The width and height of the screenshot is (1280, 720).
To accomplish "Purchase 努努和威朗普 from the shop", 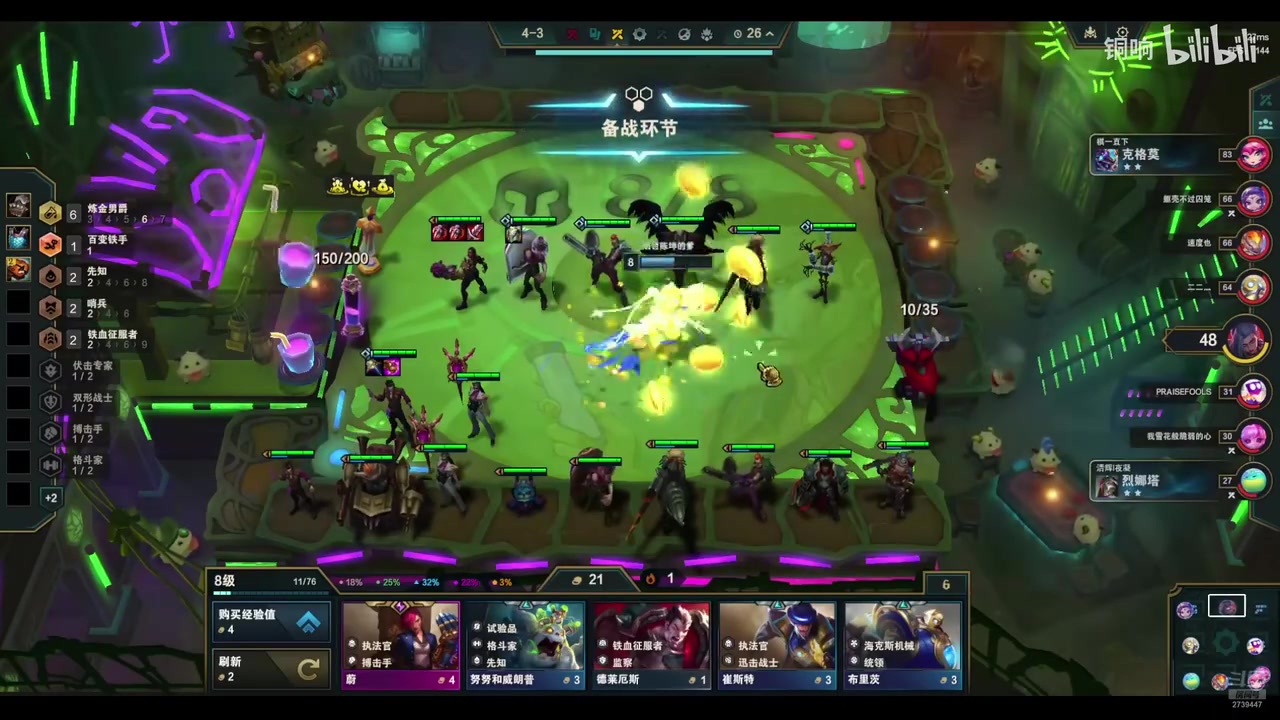I will (x=526, y=645).
